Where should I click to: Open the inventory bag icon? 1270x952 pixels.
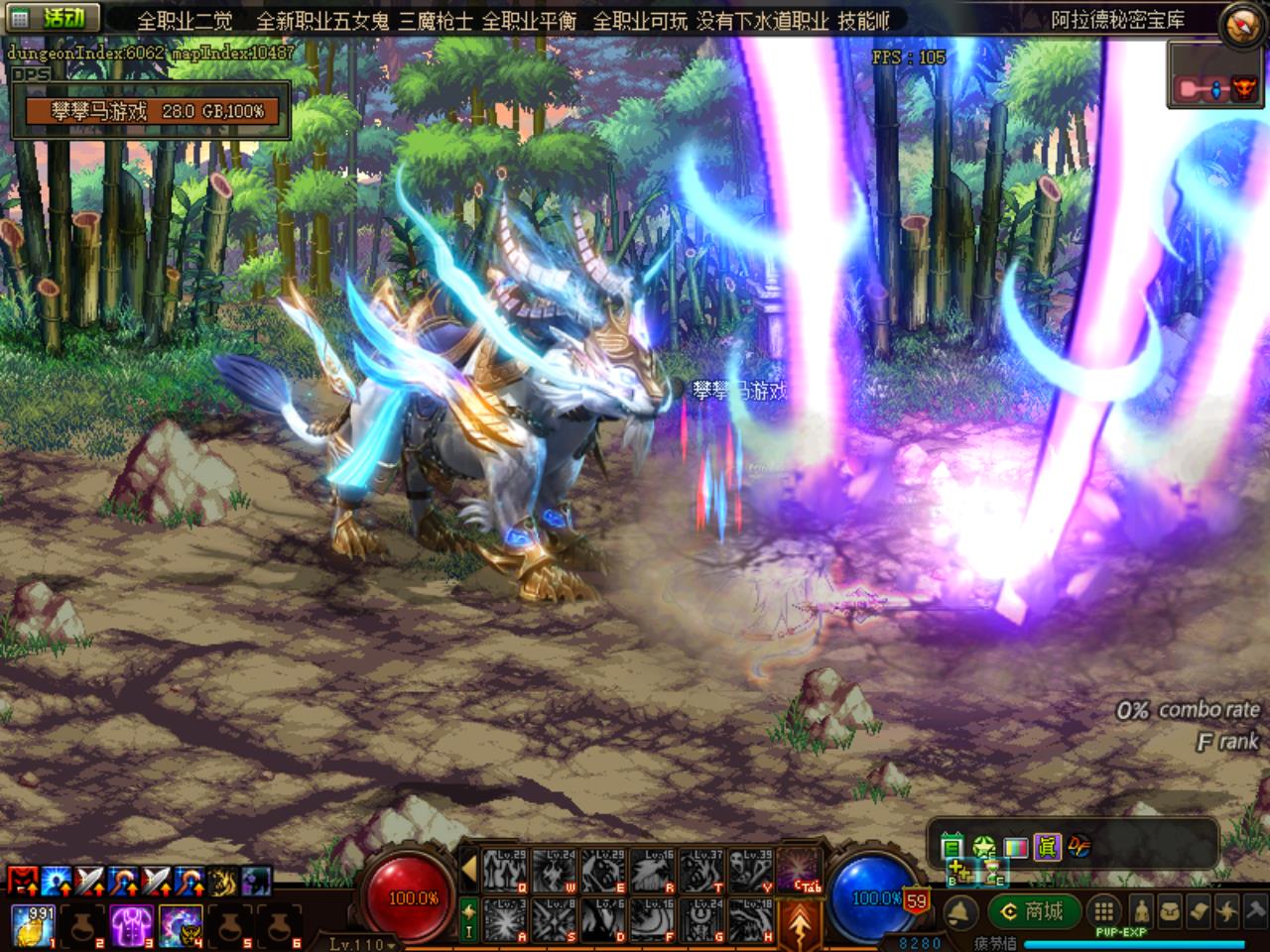[x=1172, y=910]
